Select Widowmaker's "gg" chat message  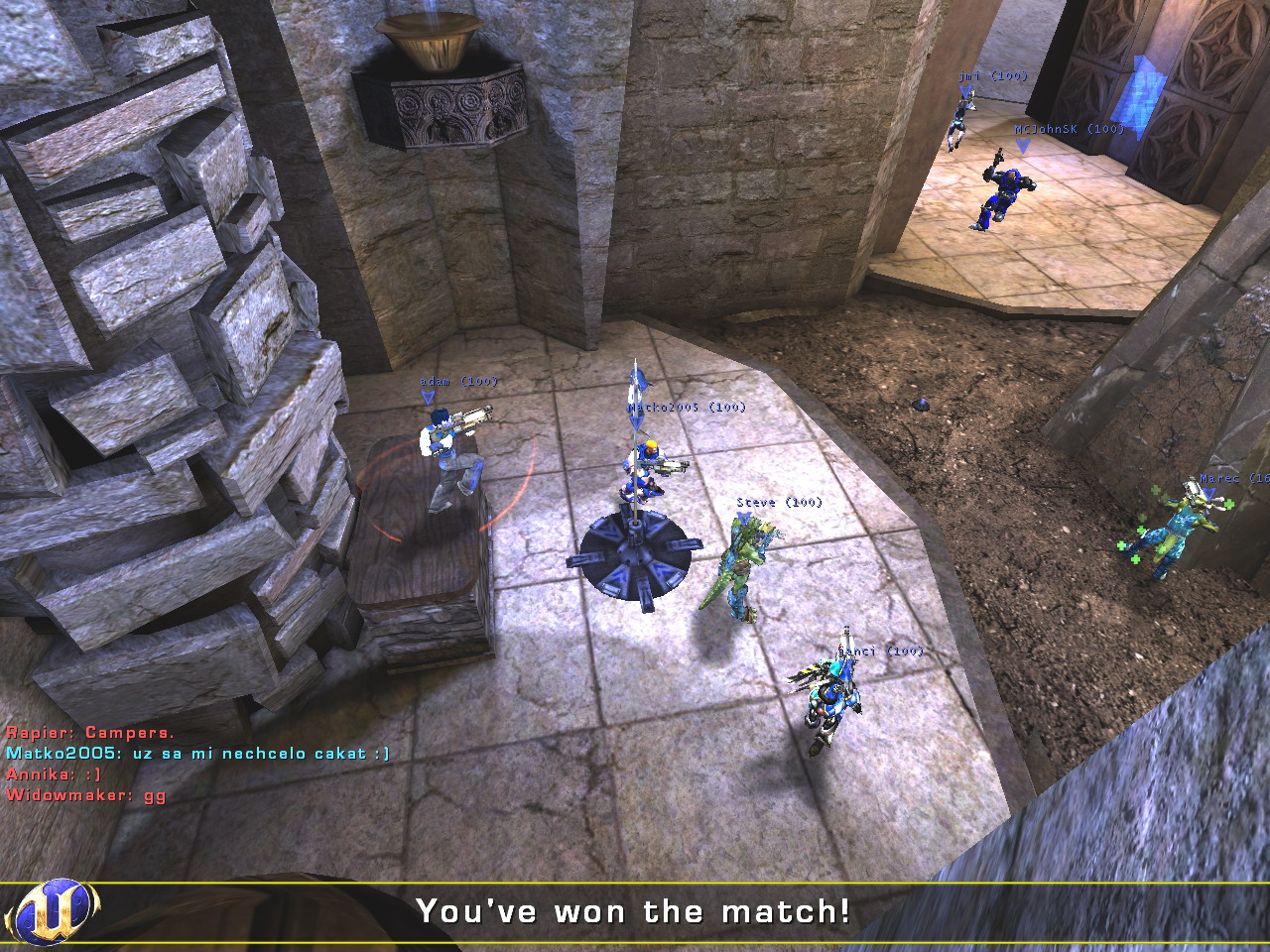pyautogui.click(x=86, y=795)
